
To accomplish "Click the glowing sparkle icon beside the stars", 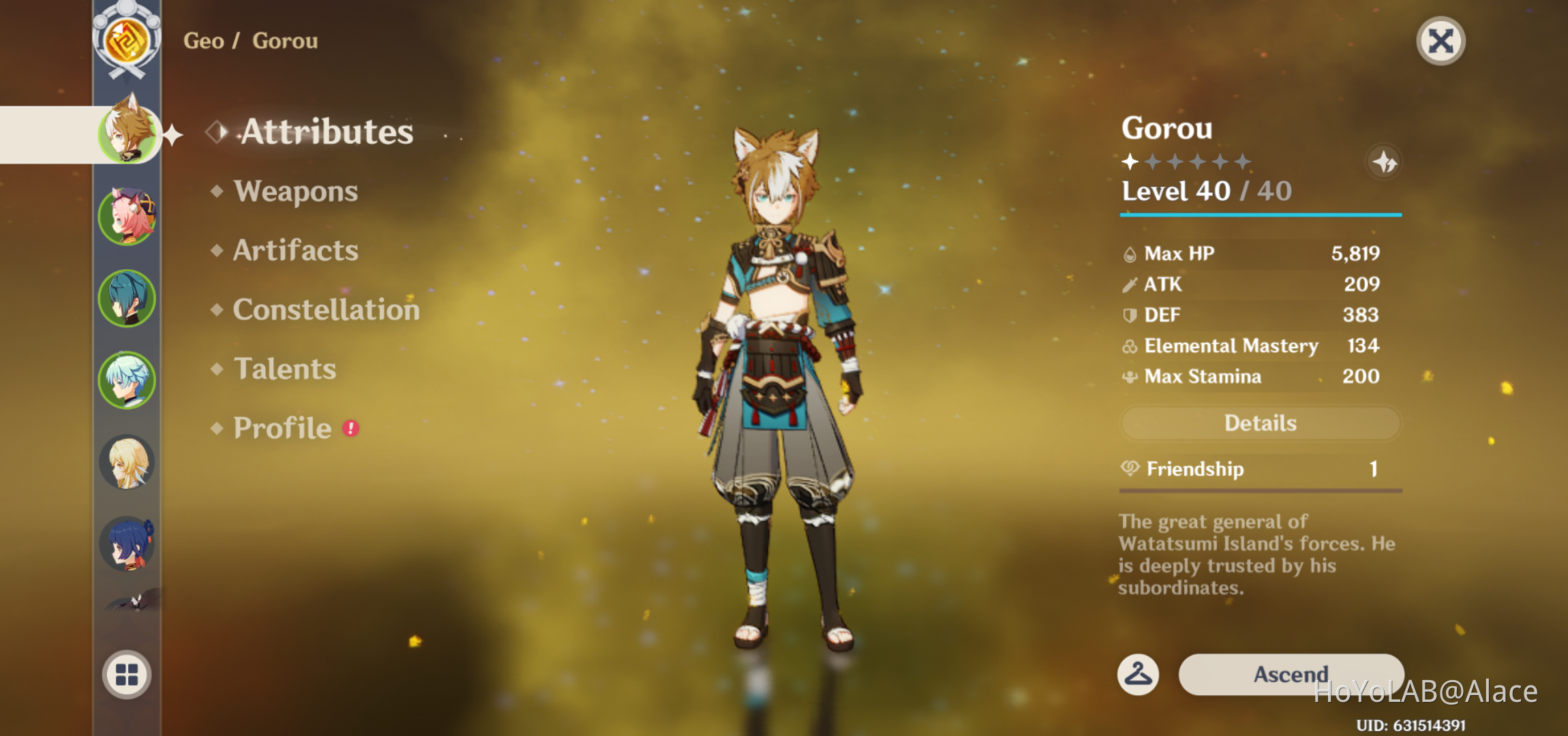I will point(1383,162).
